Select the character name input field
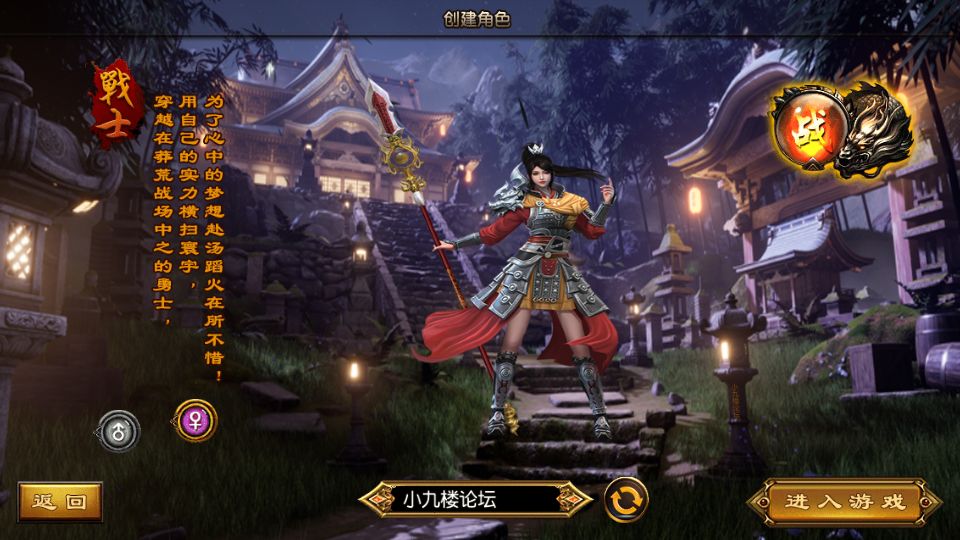 [x=477, y=499]
